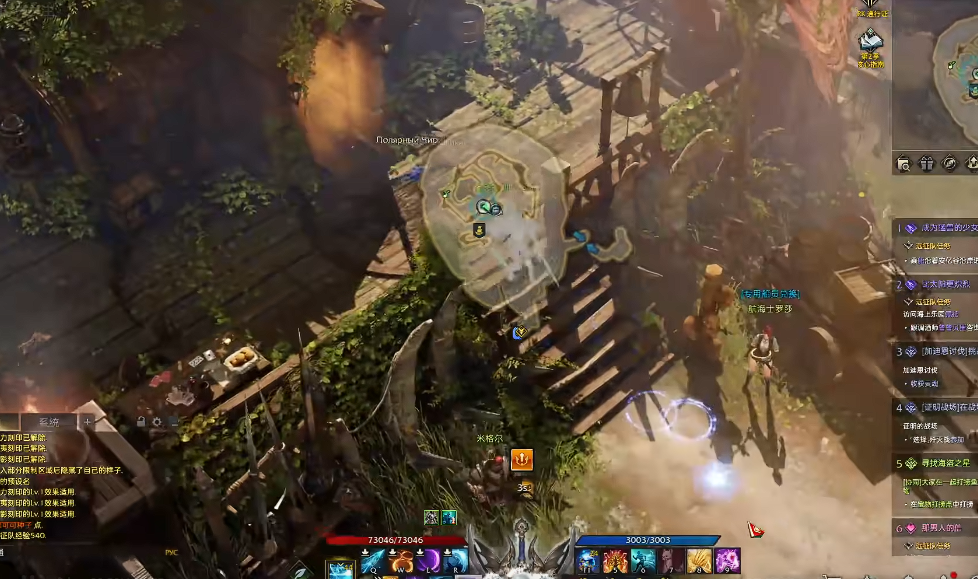Add a new chat tab with the plus button

tap(87, 422)
